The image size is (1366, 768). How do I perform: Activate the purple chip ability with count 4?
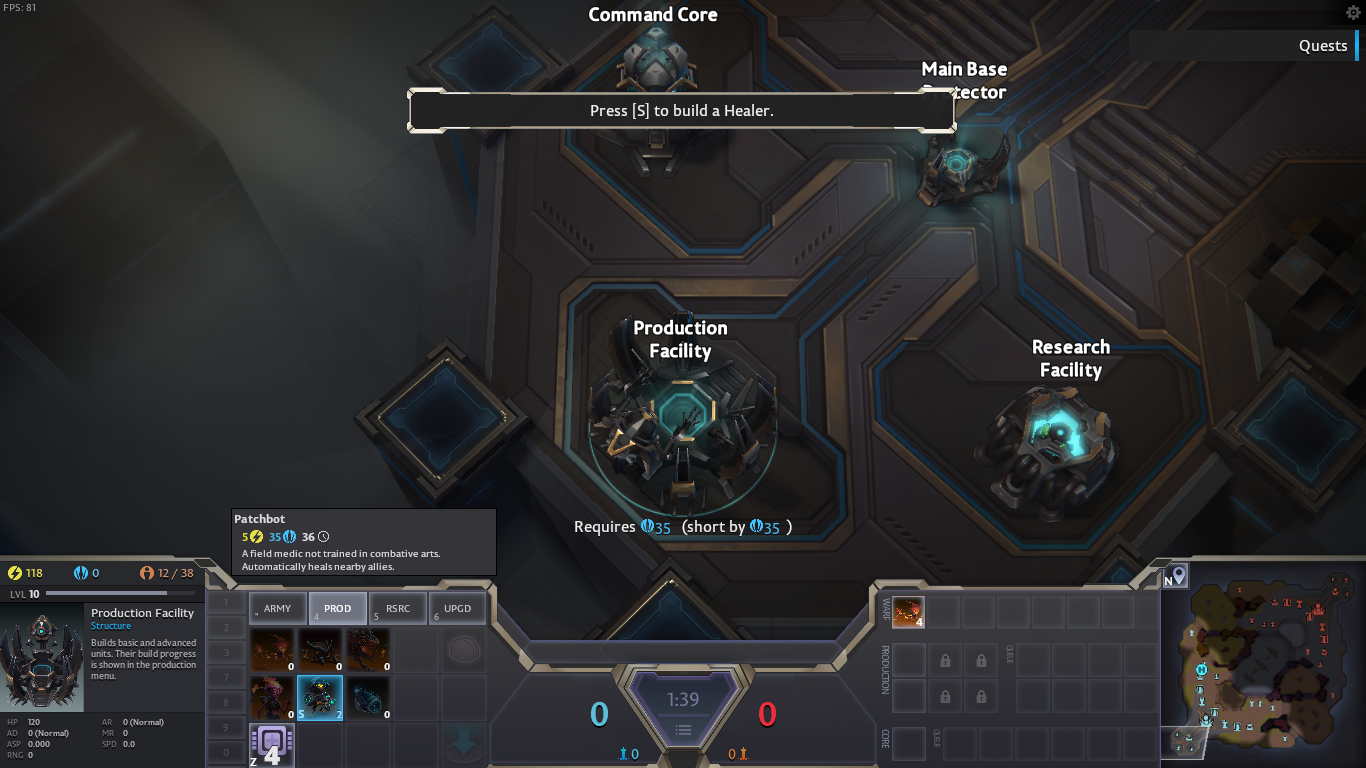click(x=271, y=745)
